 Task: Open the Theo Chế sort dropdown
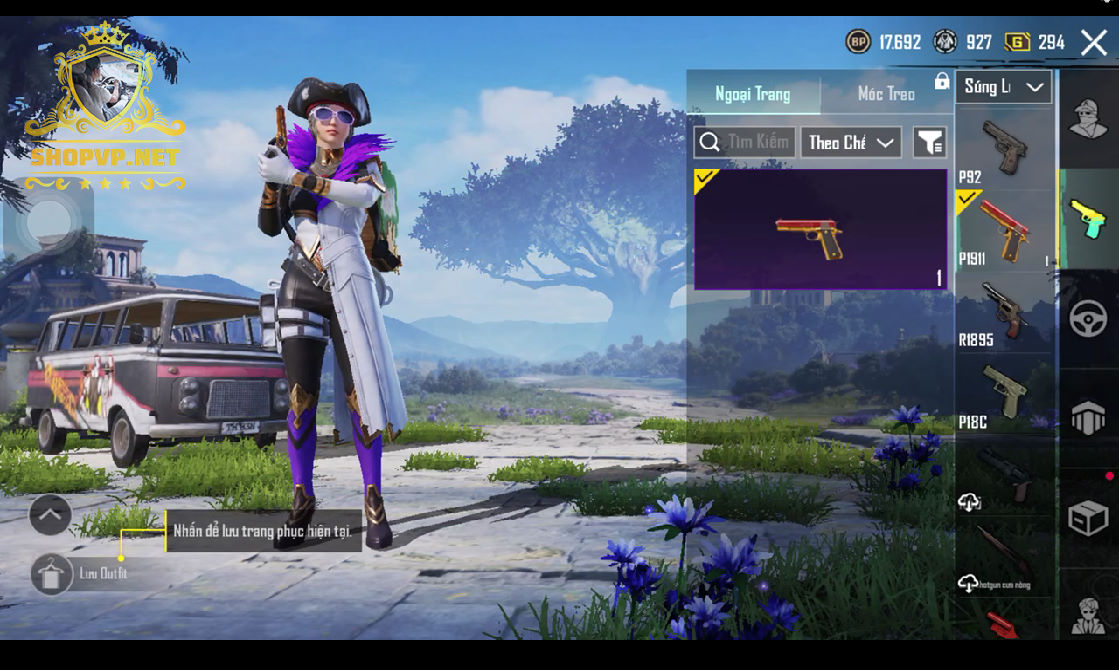(x=850, y=142)
